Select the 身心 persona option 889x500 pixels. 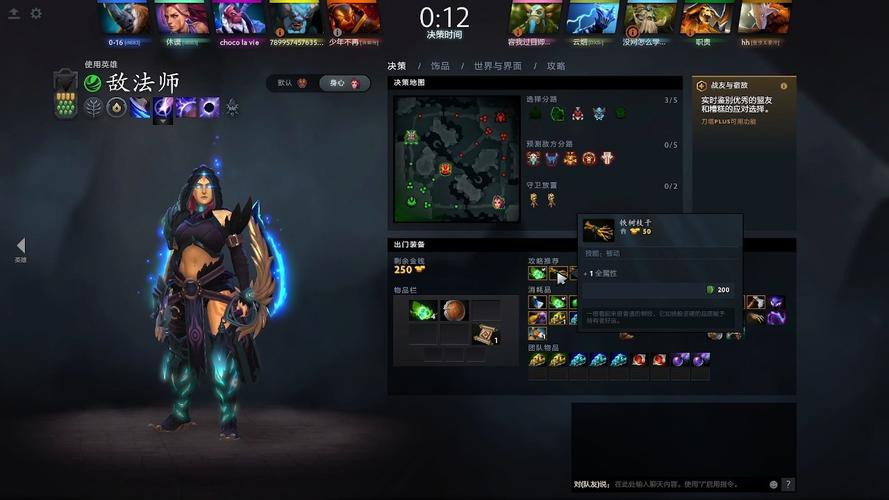345,83
